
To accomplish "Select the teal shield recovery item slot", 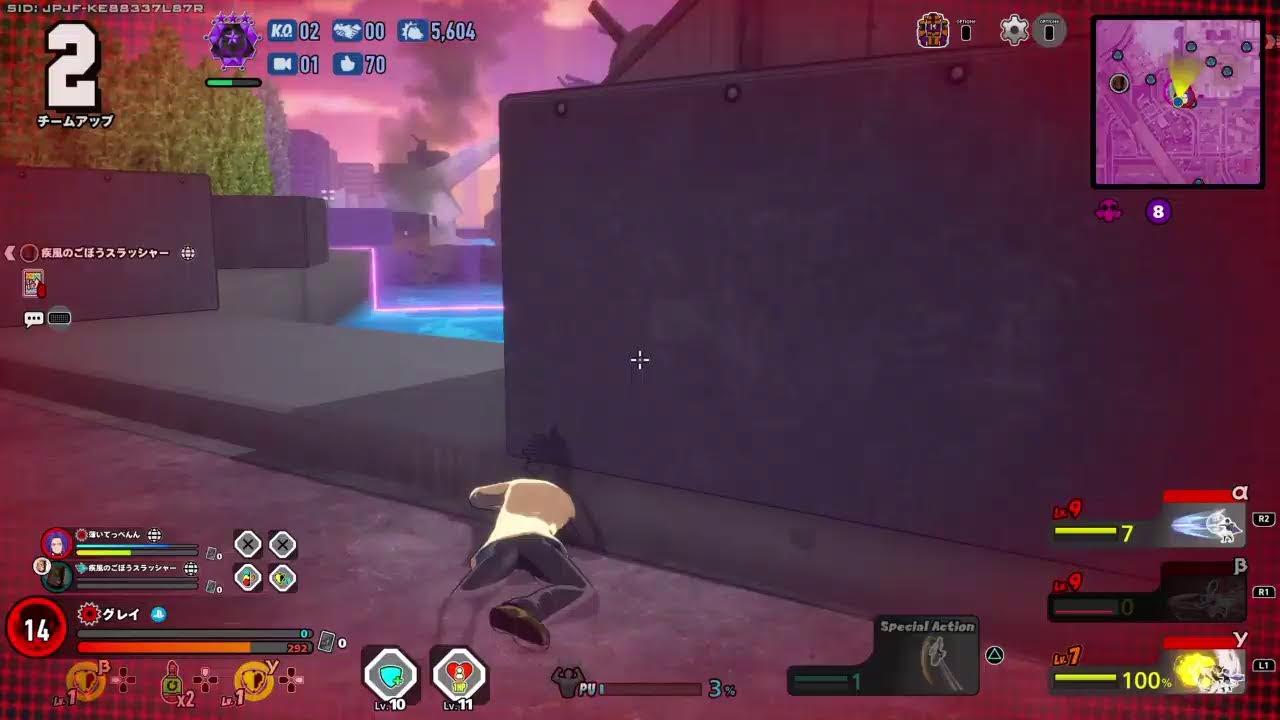I will coord(390,675).
